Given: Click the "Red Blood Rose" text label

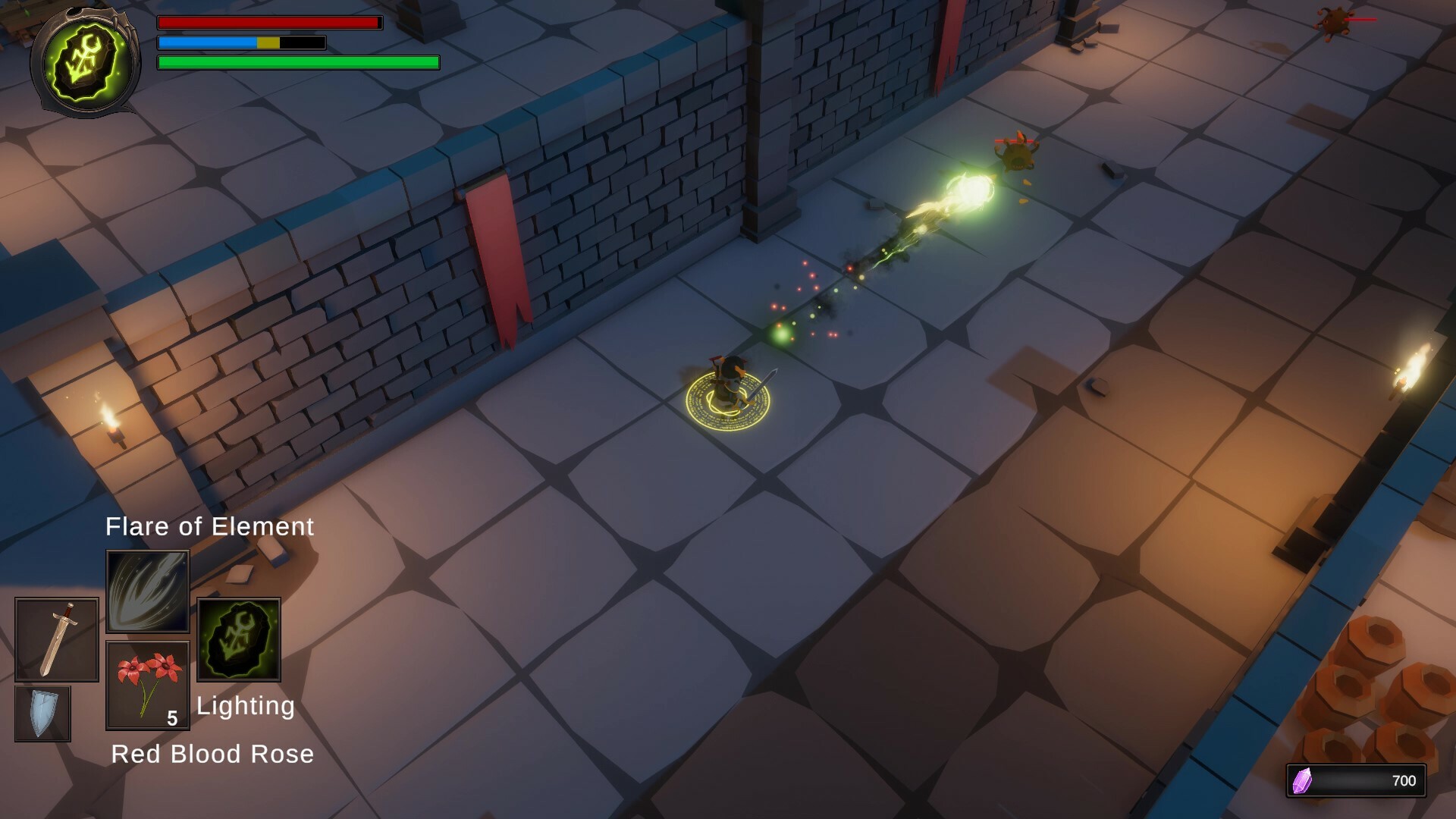Looking at the screenshot, I should [x=212, y=753].
